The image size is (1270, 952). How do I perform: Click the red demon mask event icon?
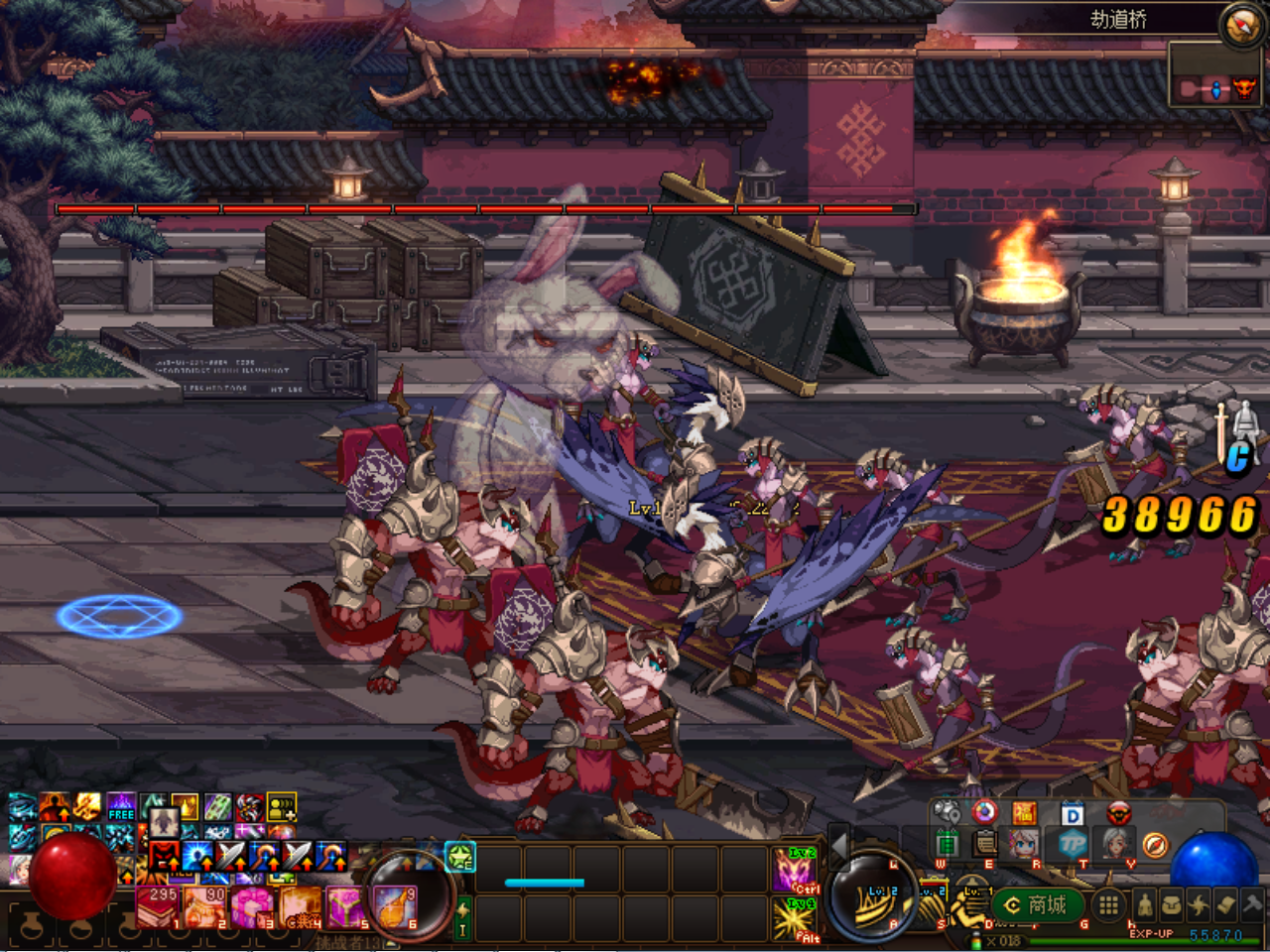pyautogui.click(x=1118, y=813)
